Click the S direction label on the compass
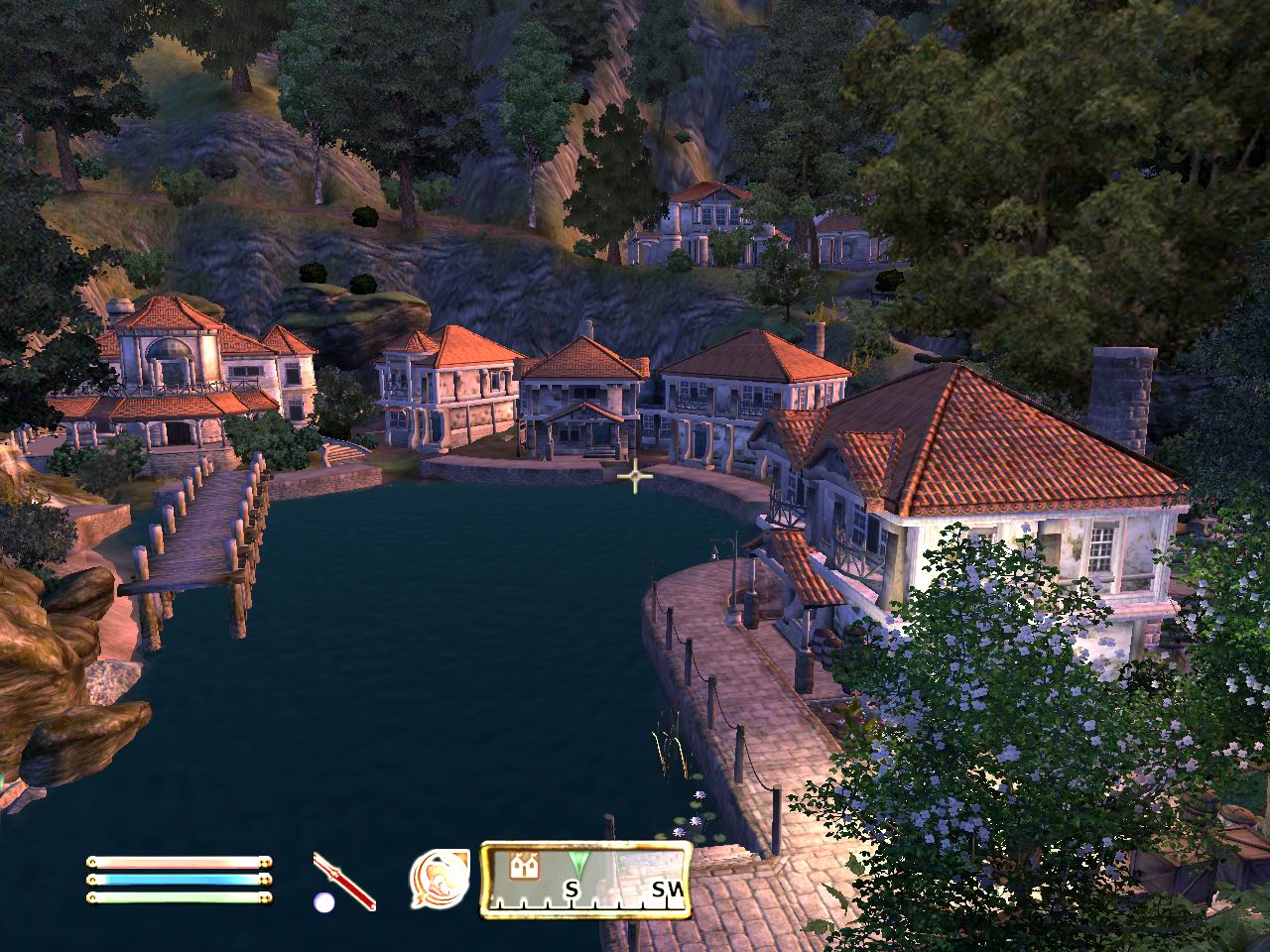1270x952 pixels. (572, 889)
